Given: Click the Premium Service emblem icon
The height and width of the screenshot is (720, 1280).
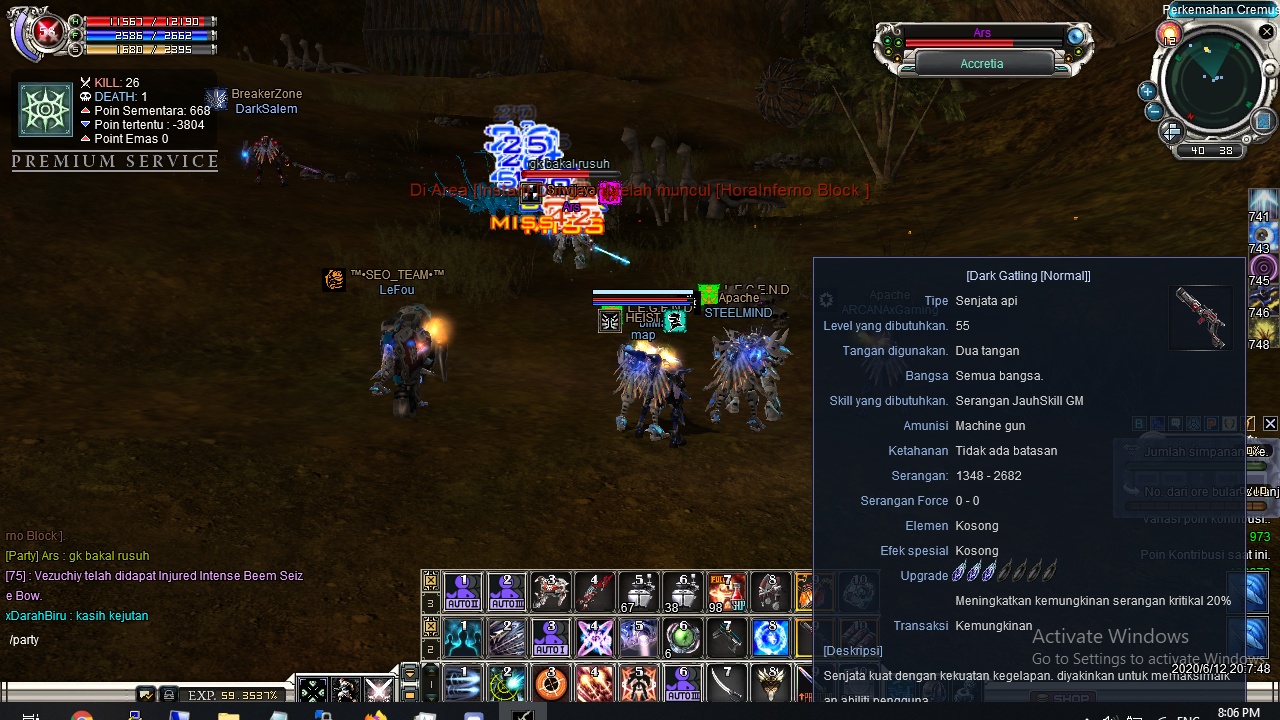Looking at the screenshot, I should pos(45,110).
